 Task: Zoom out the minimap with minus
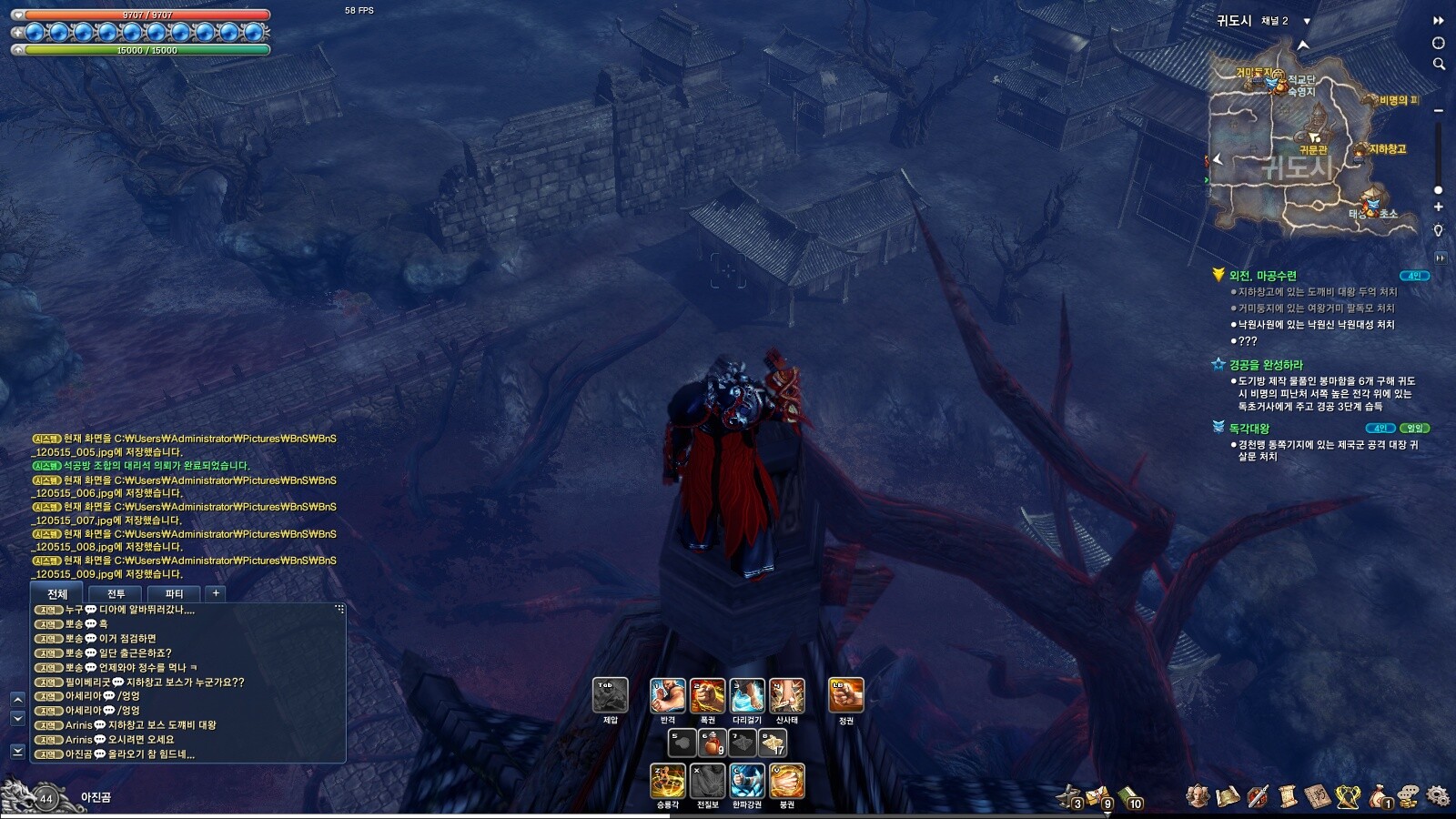pos(1439,110)
